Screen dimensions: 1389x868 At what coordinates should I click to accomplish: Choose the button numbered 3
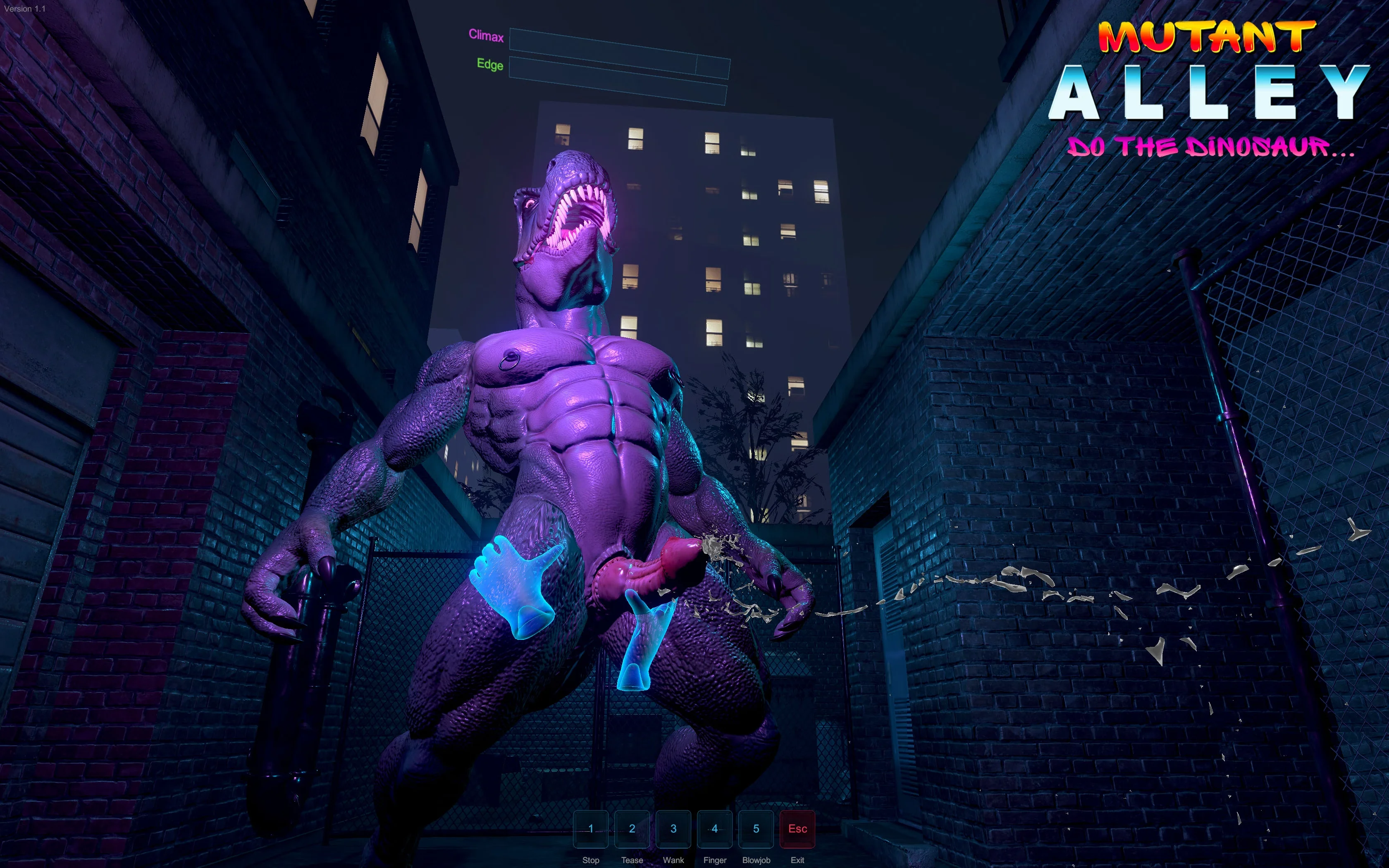coord(673,829)
